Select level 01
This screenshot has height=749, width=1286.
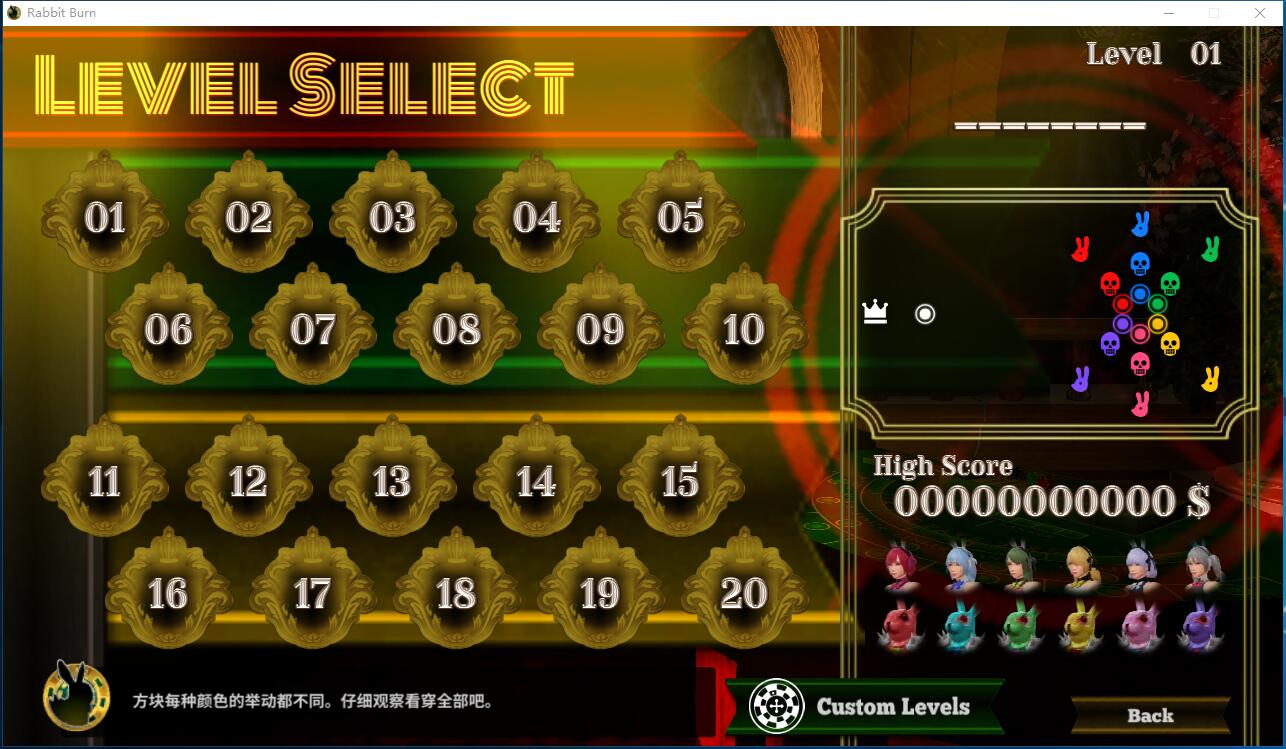(105, 220)
